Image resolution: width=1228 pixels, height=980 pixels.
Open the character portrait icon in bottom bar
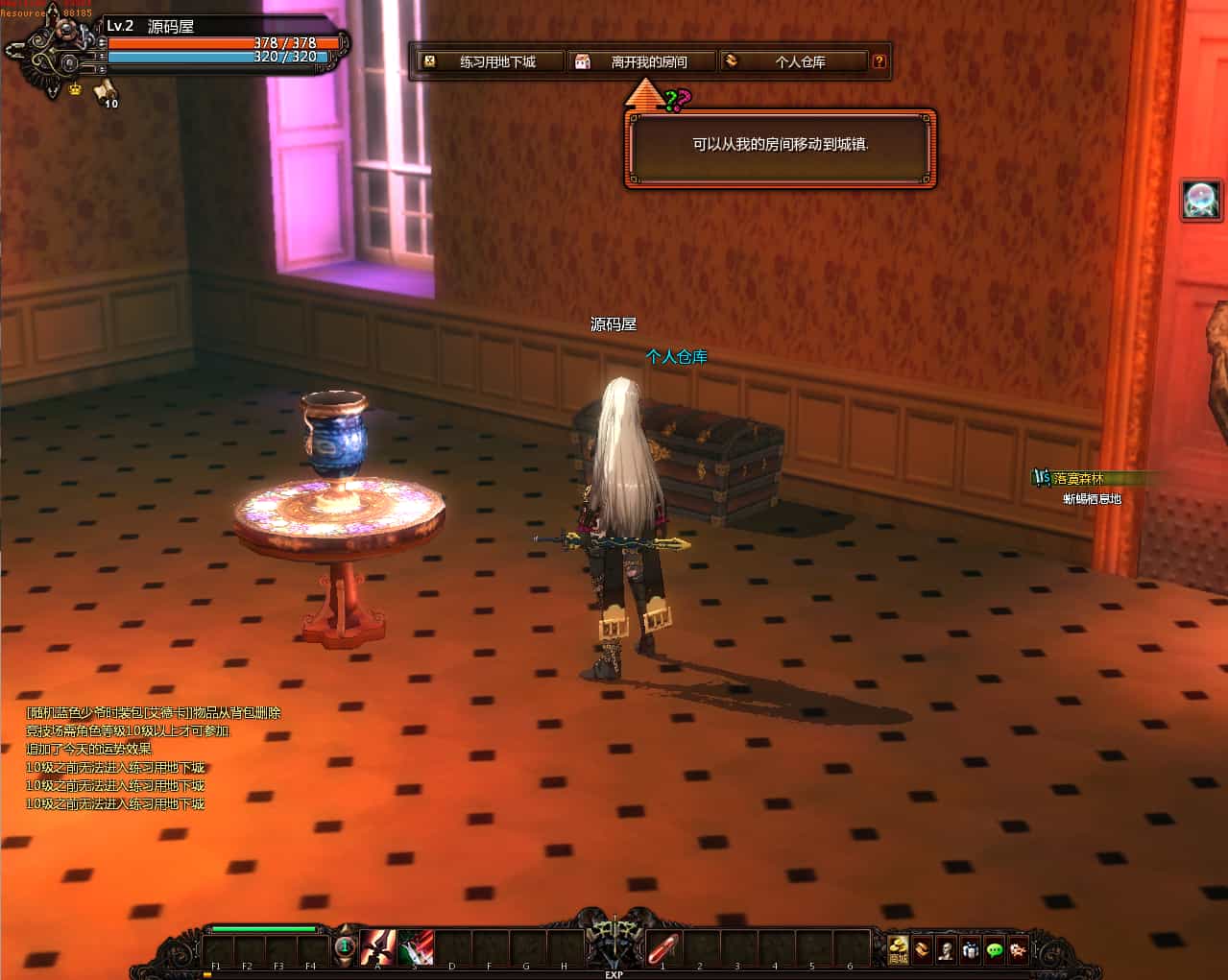pyautogui.click(x=946, y=949)
